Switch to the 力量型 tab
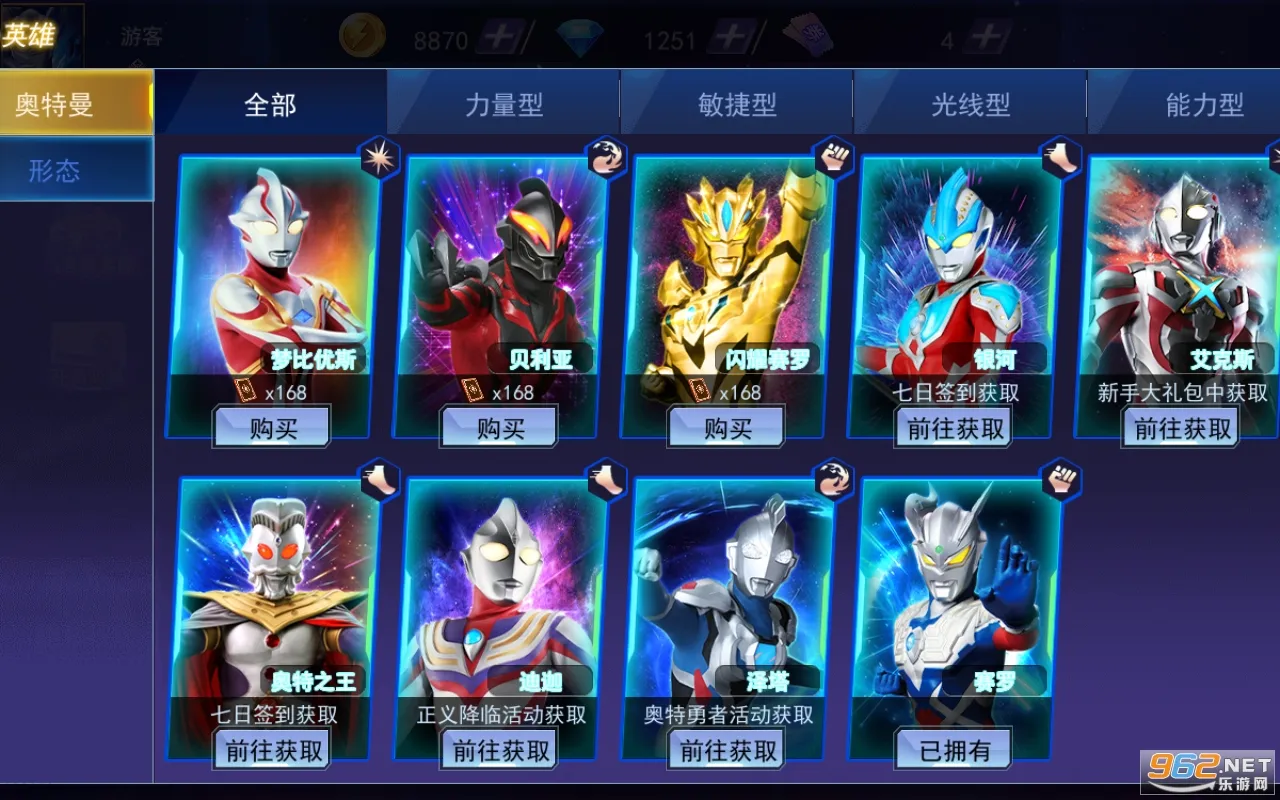The height and width of the screenshot is (800, 1280). pyautogui.click(x=501, y=102)
